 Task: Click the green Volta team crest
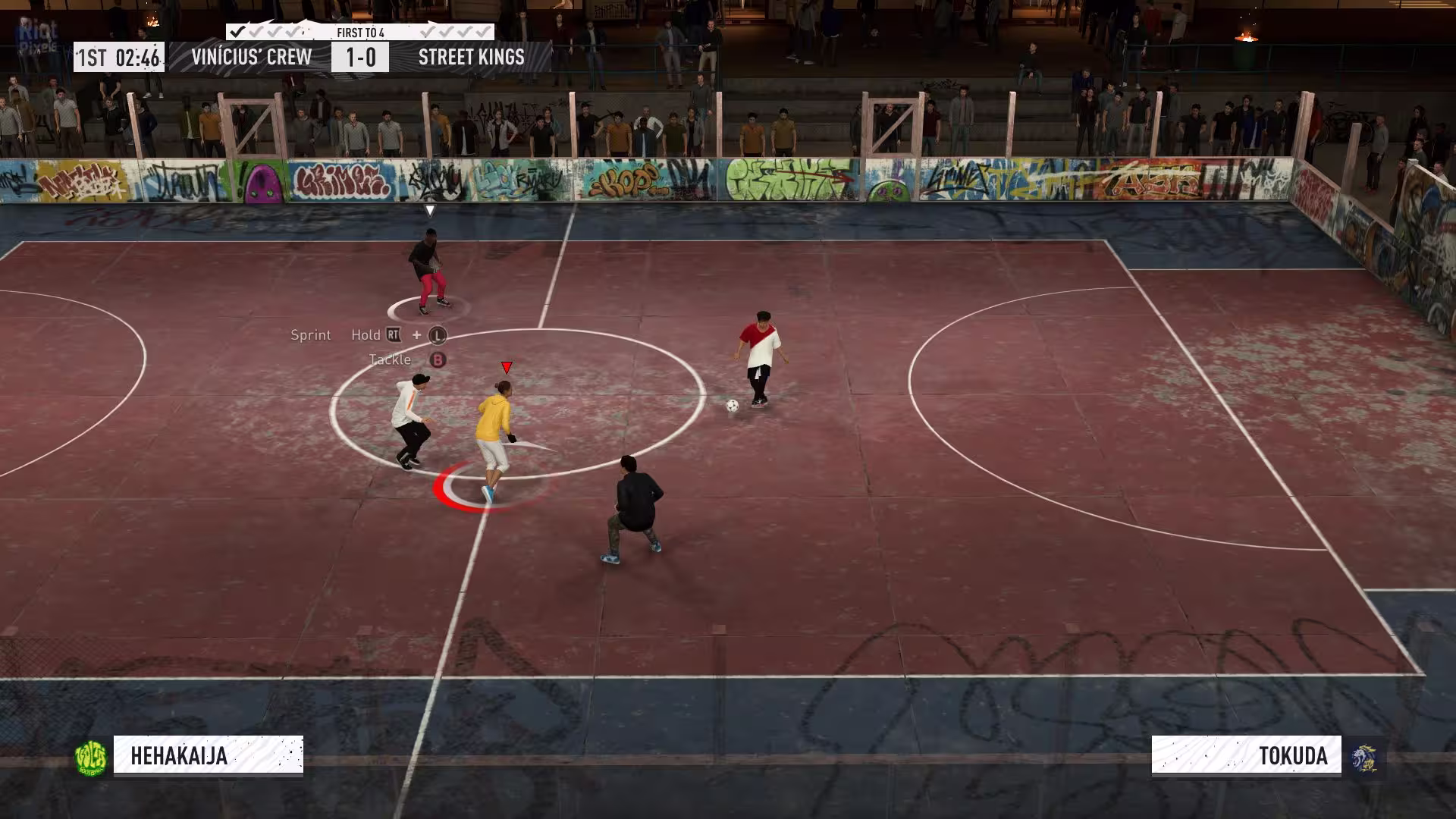click(91, 757)
